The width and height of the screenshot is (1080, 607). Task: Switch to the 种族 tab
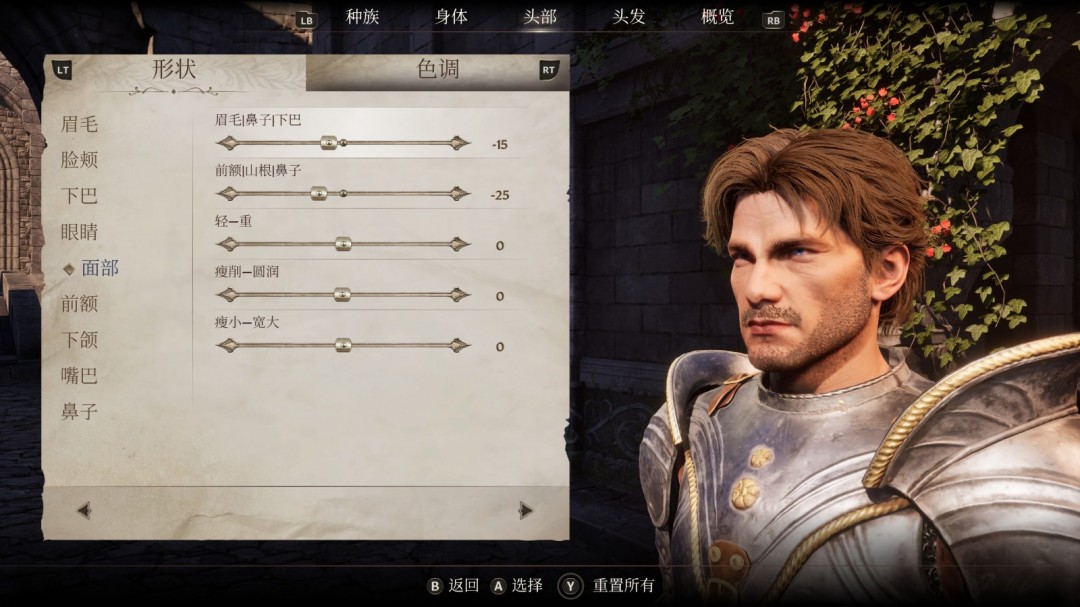(362, 17)
